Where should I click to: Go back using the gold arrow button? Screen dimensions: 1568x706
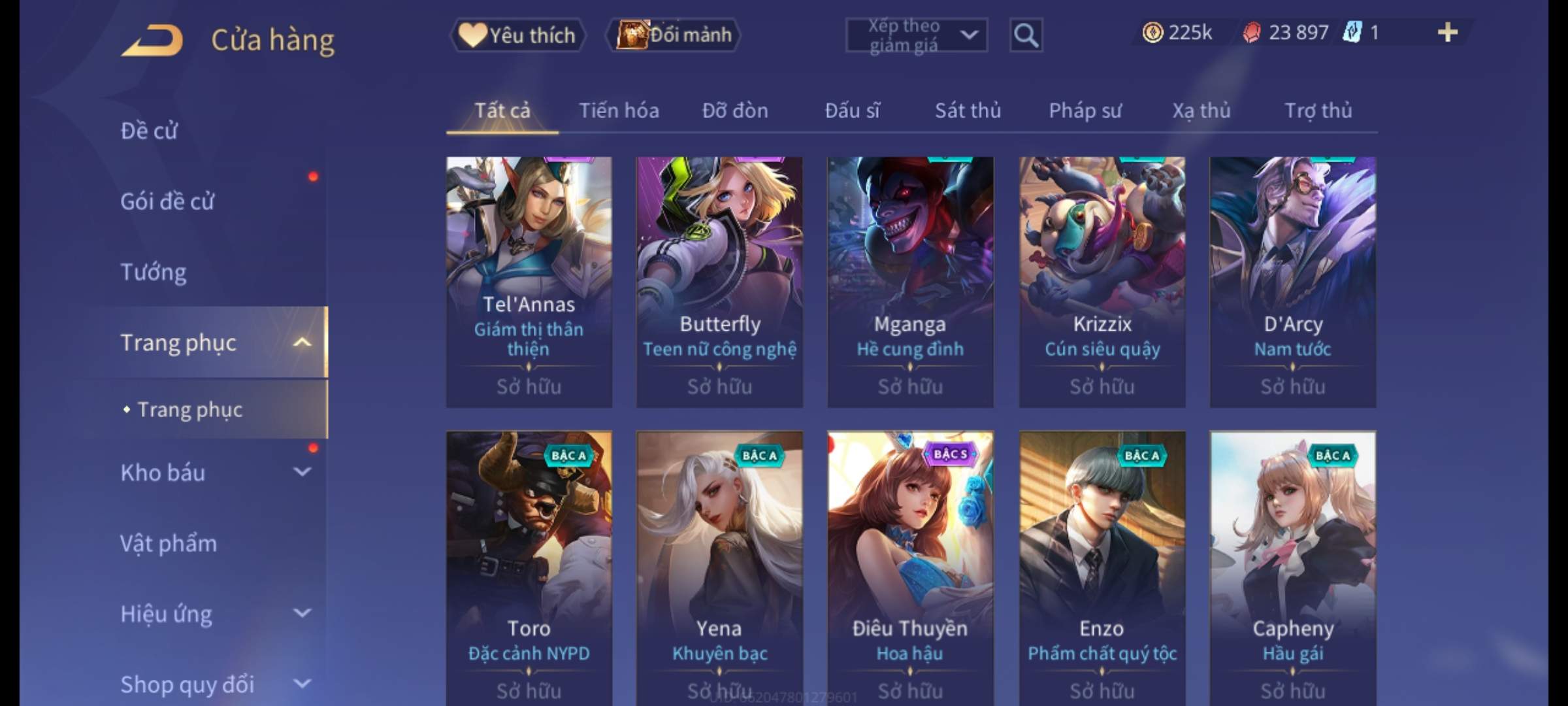[x=152, y=41]
